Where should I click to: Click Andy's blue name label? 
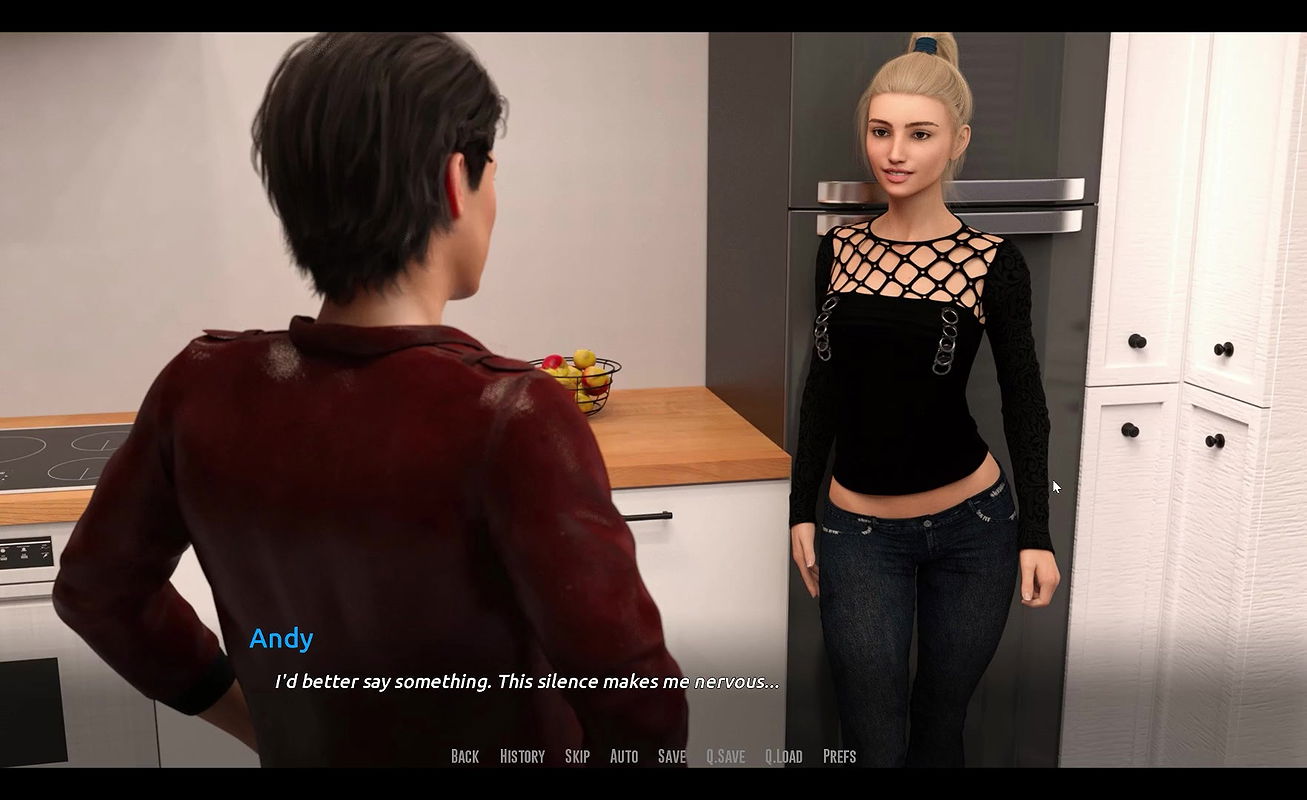(281, 639)
